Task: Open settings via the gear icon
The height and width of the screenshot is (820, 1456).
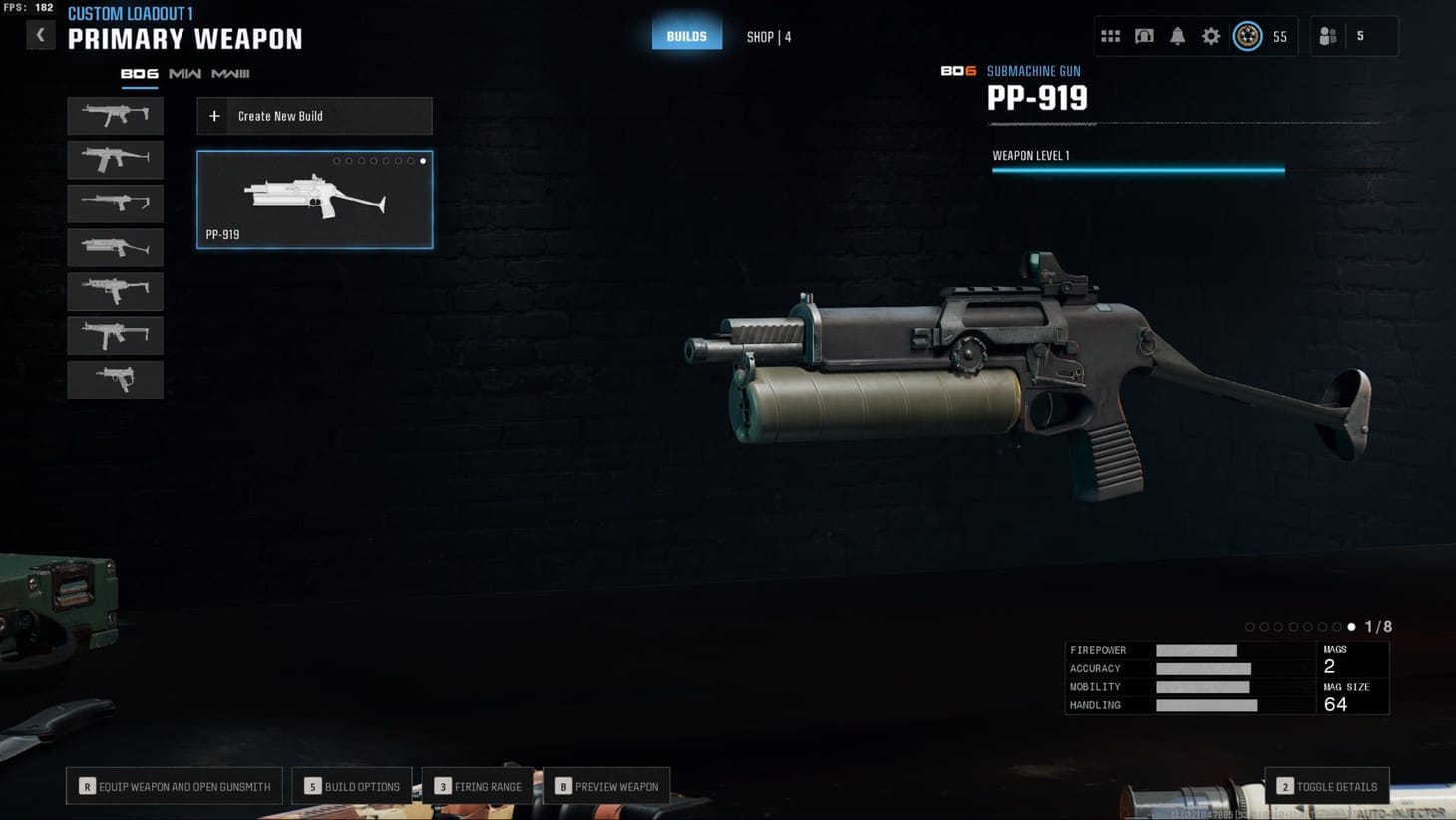Action: click(x=1211, y=36)
